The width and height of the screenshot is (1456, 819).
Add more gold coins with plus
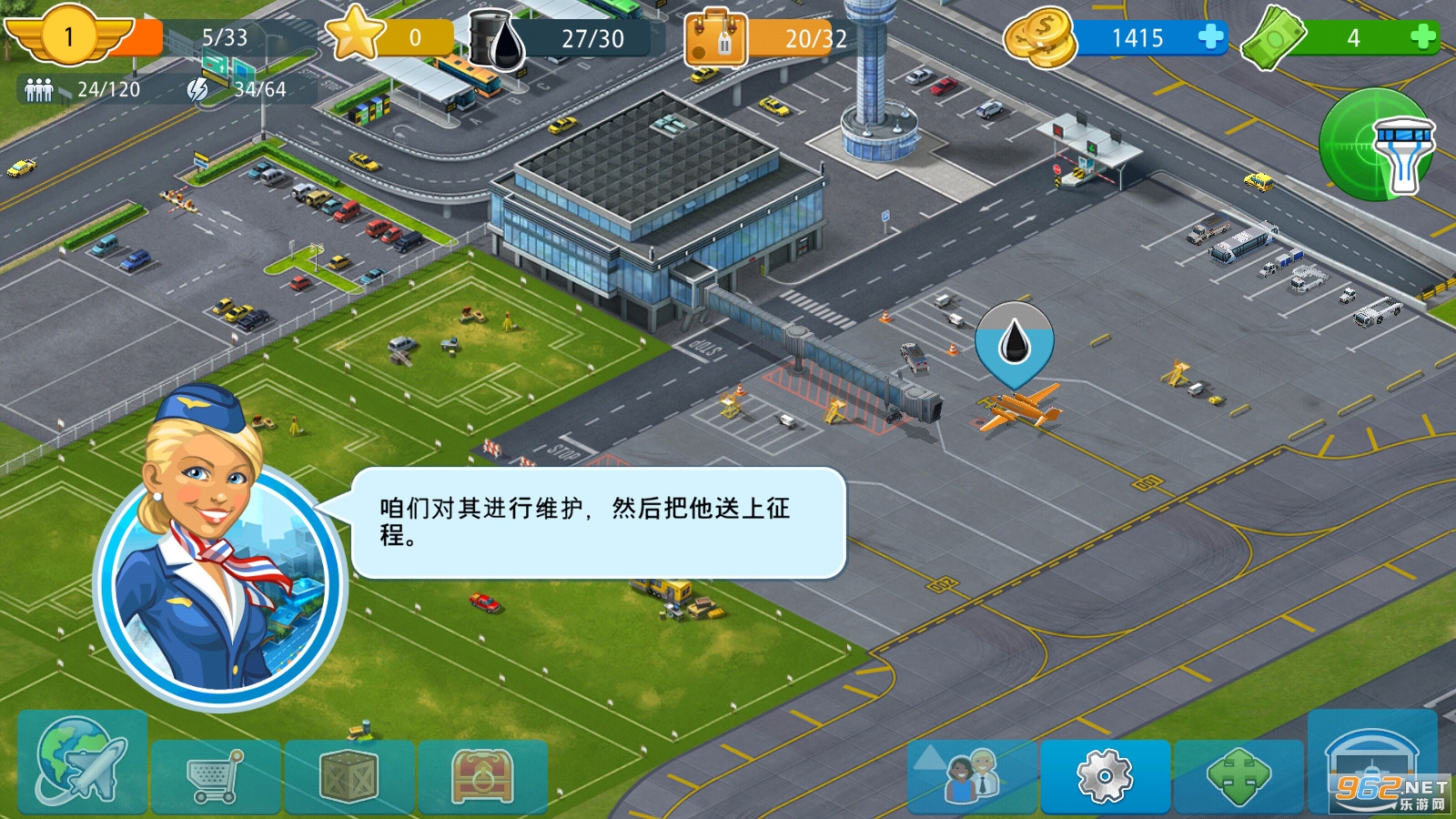[1210, 37]
